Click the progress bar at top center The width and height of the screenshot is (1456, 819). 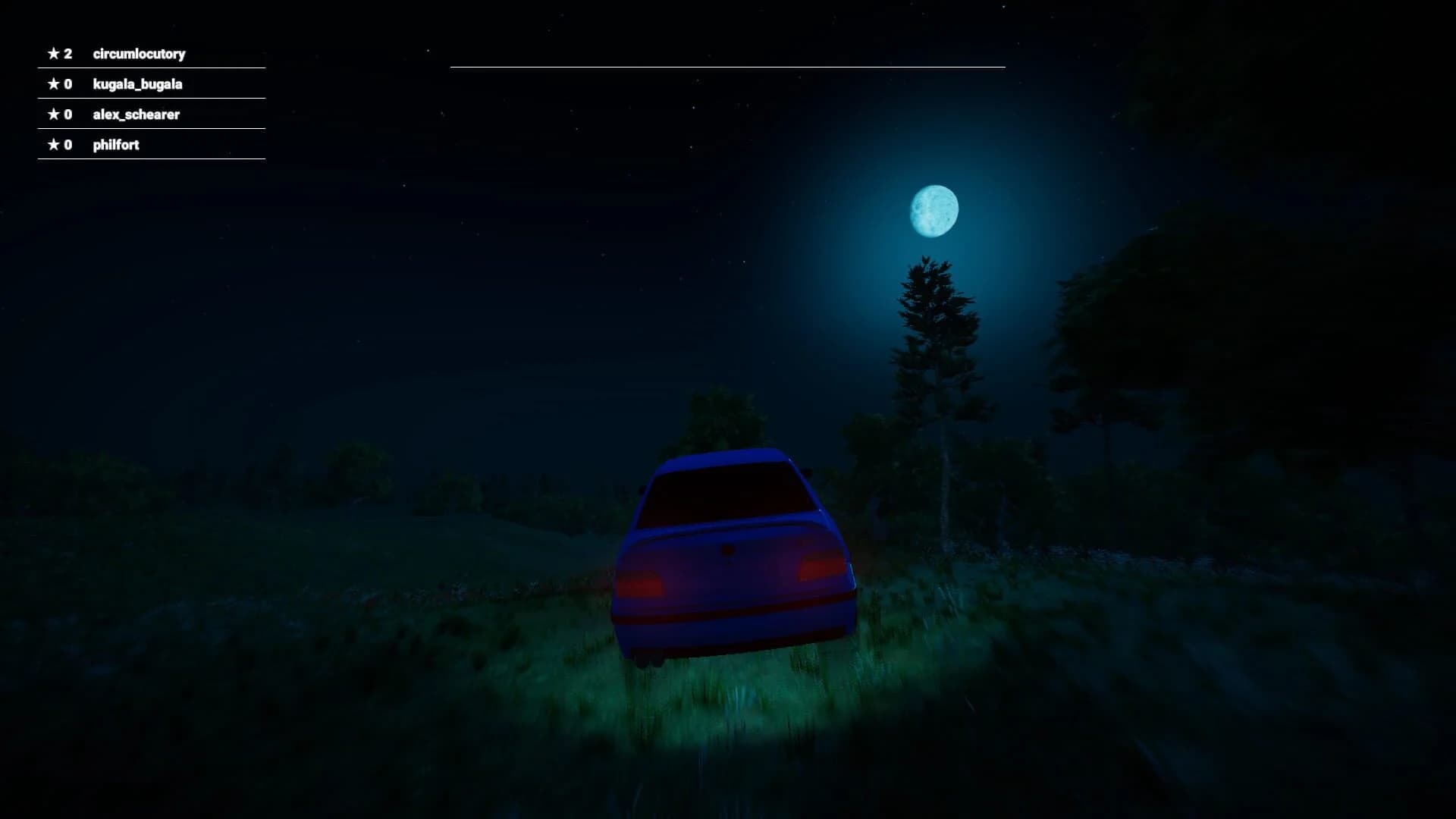click(728, 67)
